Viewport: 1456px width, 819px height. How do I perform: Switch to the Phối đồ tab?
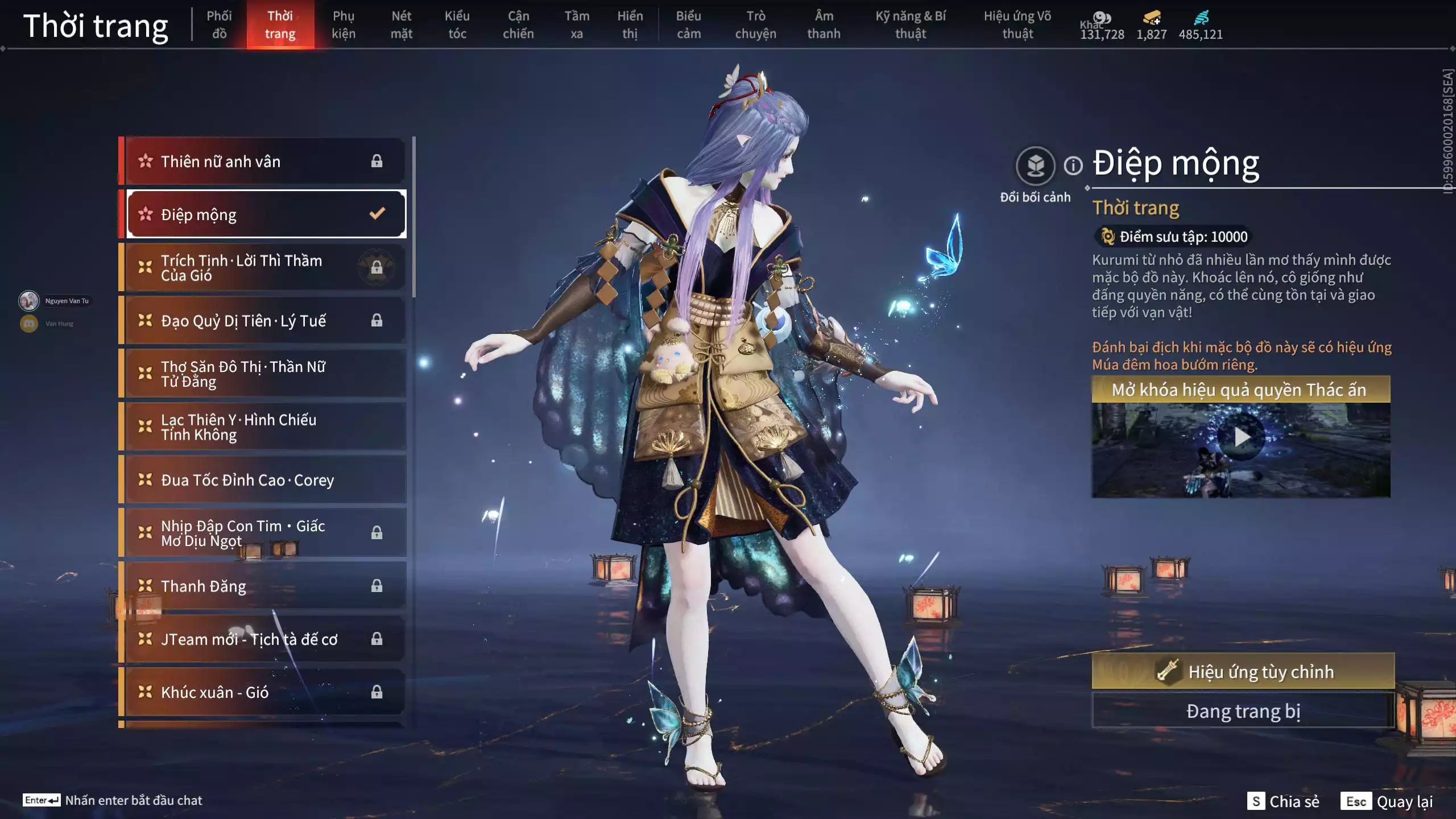pyautogui.click(x=219, y=24)
